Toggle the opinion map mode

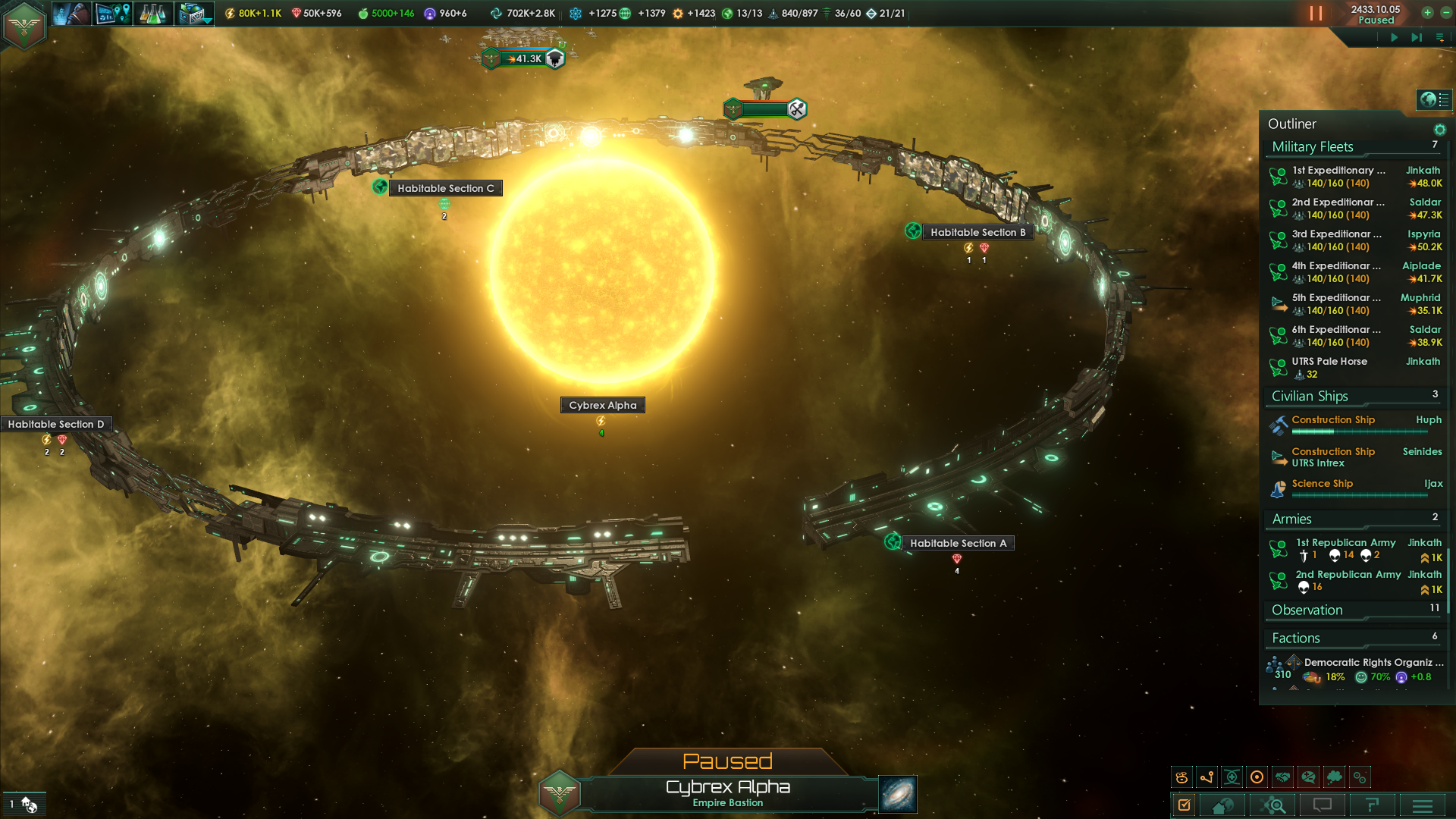[1307, 777]
